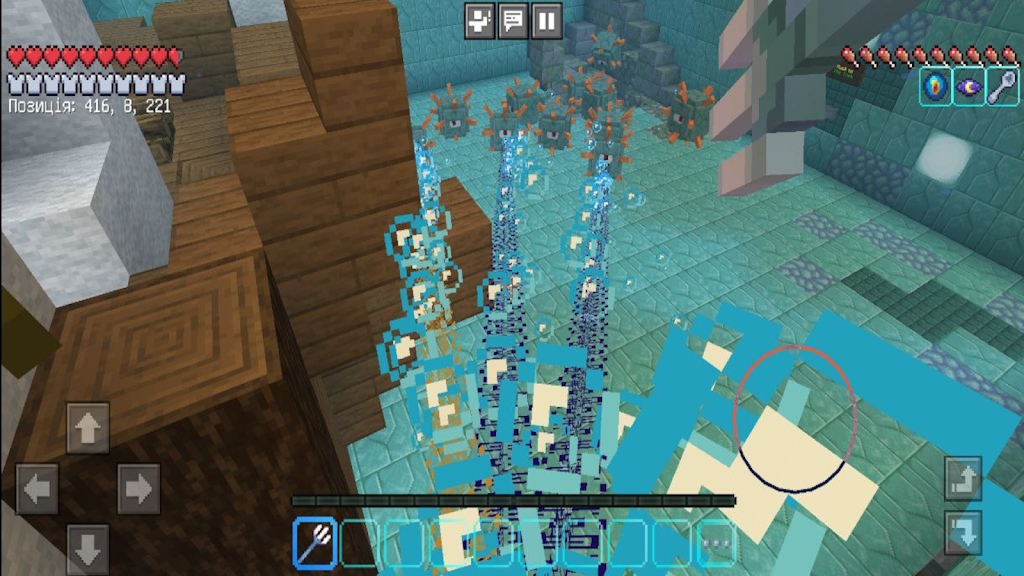Tap the move forward arrow
Screen dimensions: 1024x576
(88, 428)
